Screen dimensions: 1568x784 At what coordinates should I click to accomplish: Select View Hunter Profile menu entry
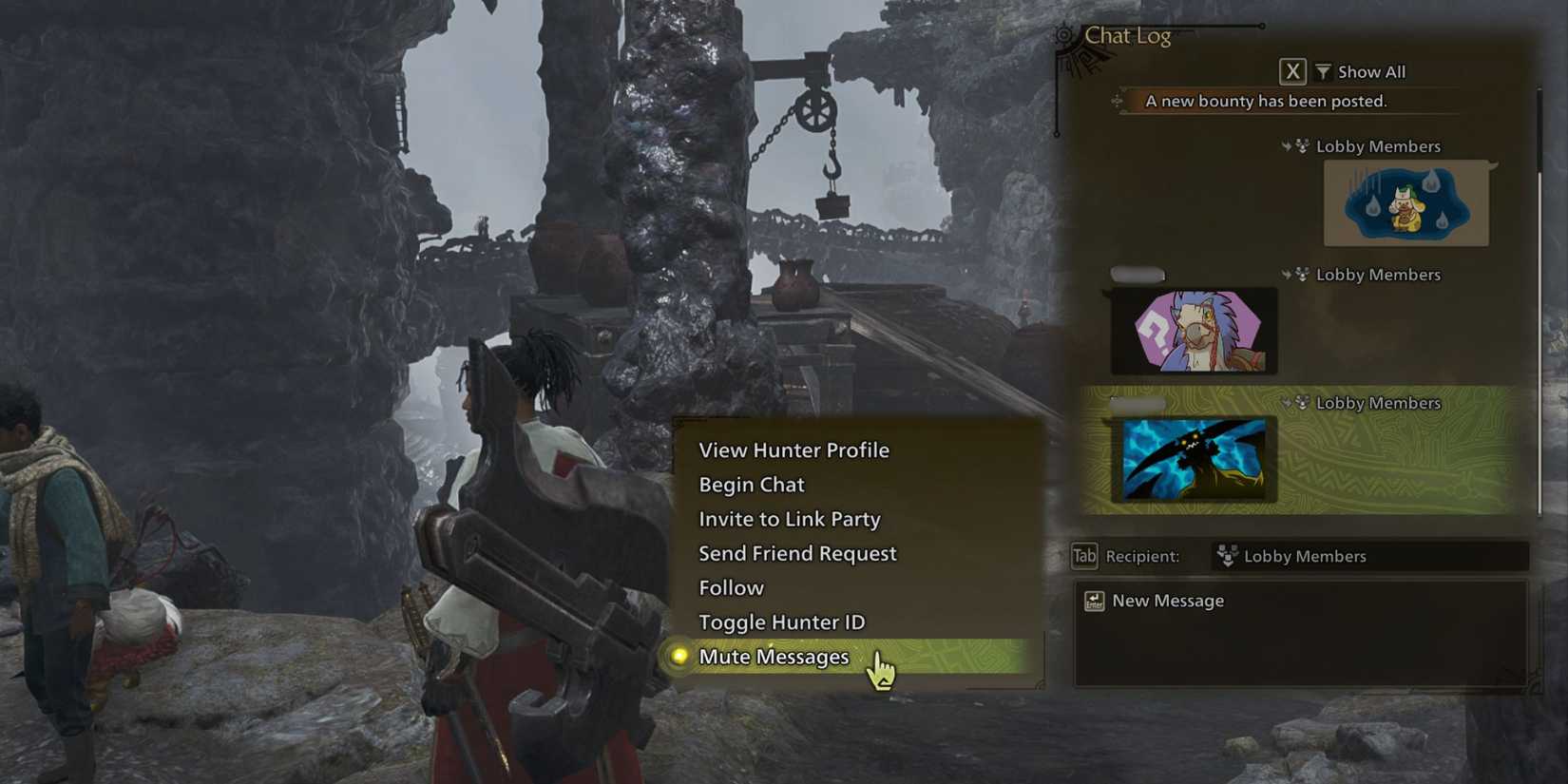[794, 450]
